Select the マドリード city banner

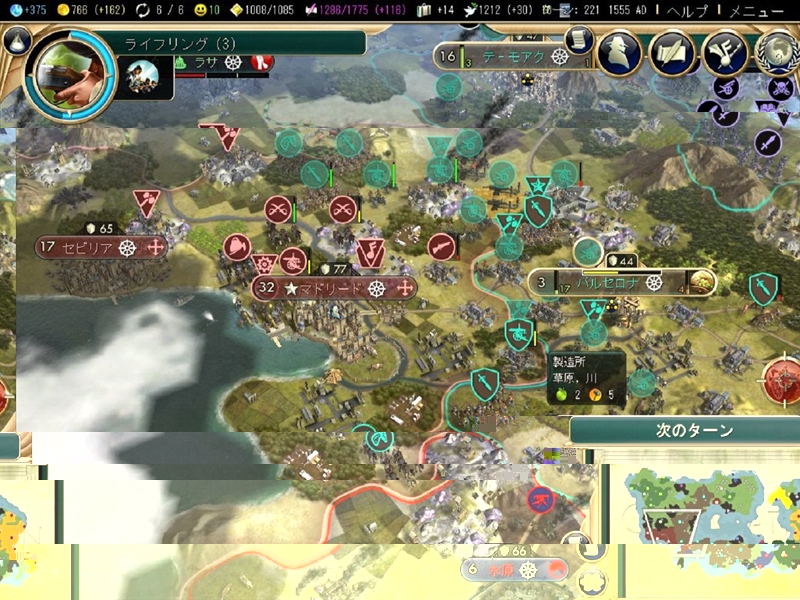point(334,288)
